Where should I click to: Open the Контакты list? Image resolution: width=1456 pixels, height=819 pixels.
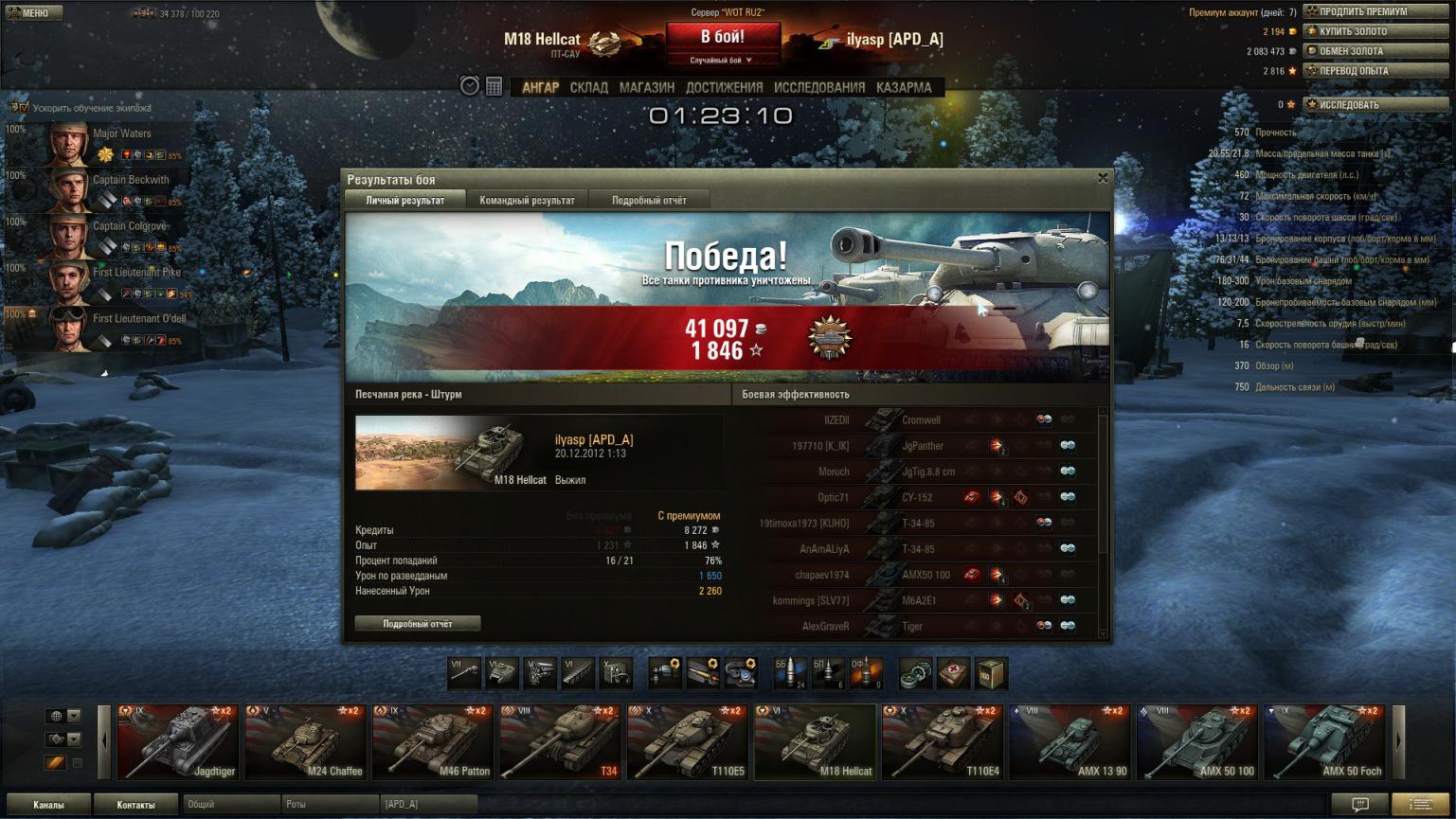point(135,805)
